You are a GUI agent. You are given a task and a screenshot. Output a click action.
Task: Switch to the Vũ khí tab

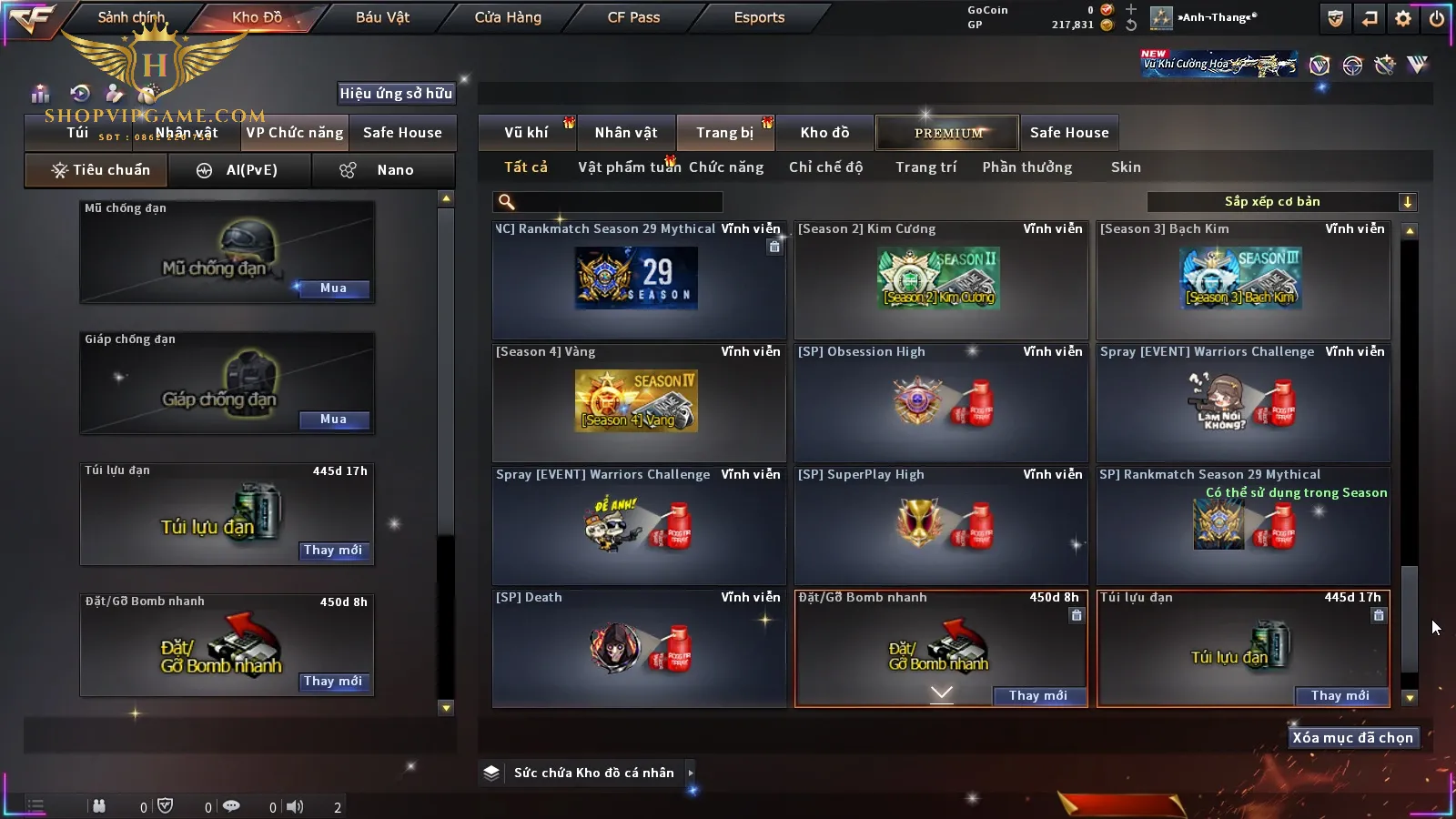point(526,133)
